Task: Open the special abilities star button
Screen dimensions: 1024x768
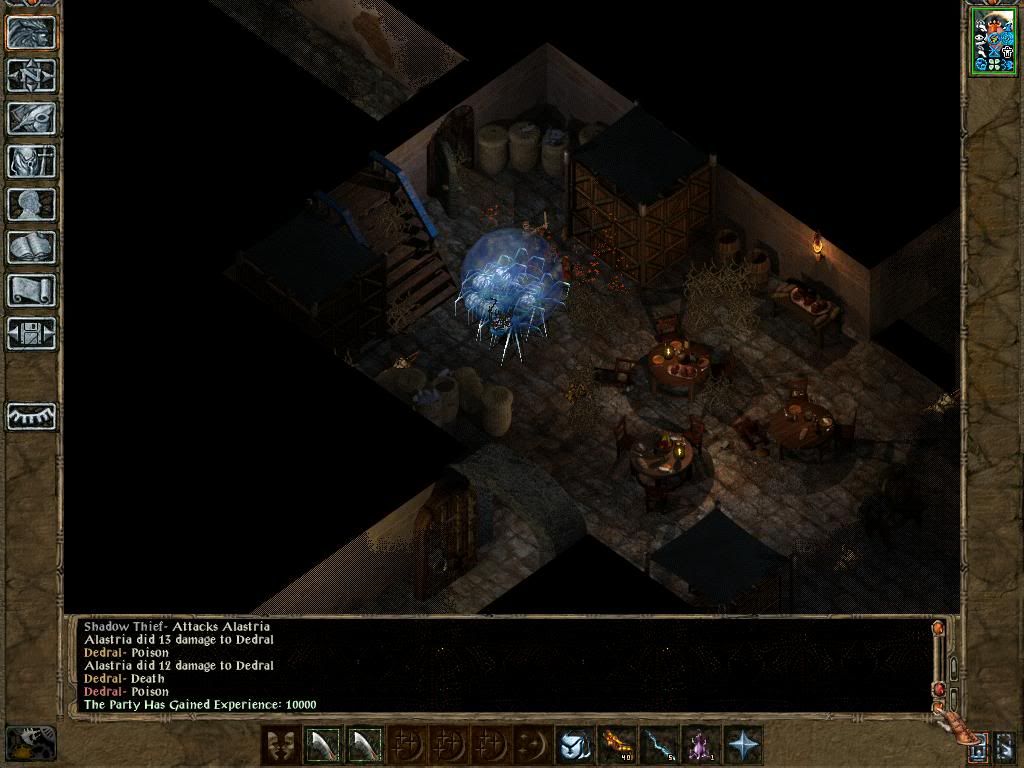Action: (744, 745)
